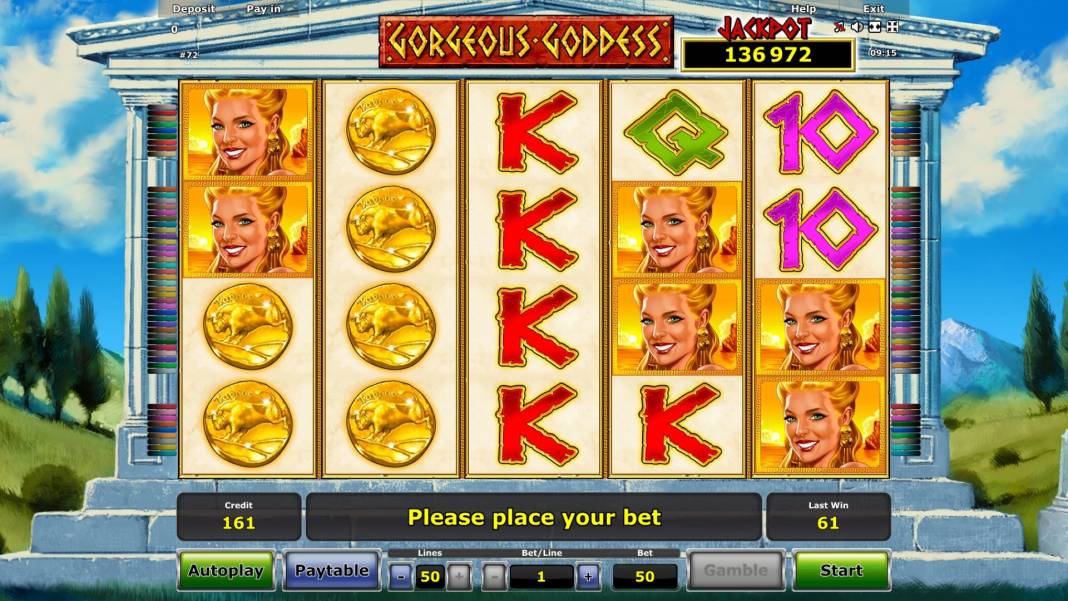Start the spin with the Start button
This screenshot has width=1068, height=601.
coord(841,571)
